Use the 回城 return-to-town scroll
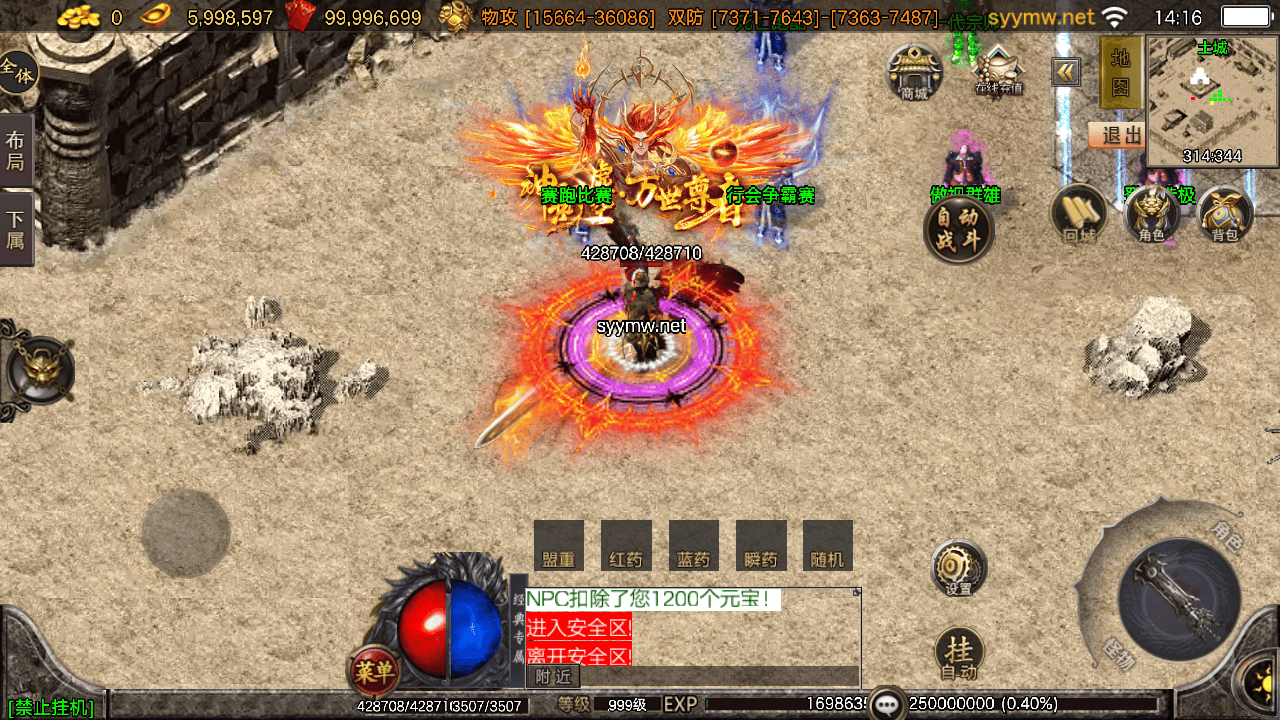This screenshot has height=720, width=1280. [1079, 213]
